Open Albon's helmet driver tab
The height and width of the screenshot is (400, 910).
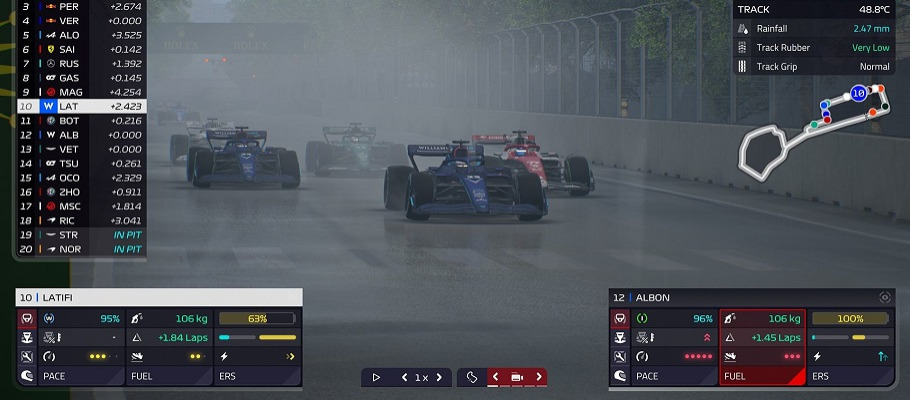618,376
